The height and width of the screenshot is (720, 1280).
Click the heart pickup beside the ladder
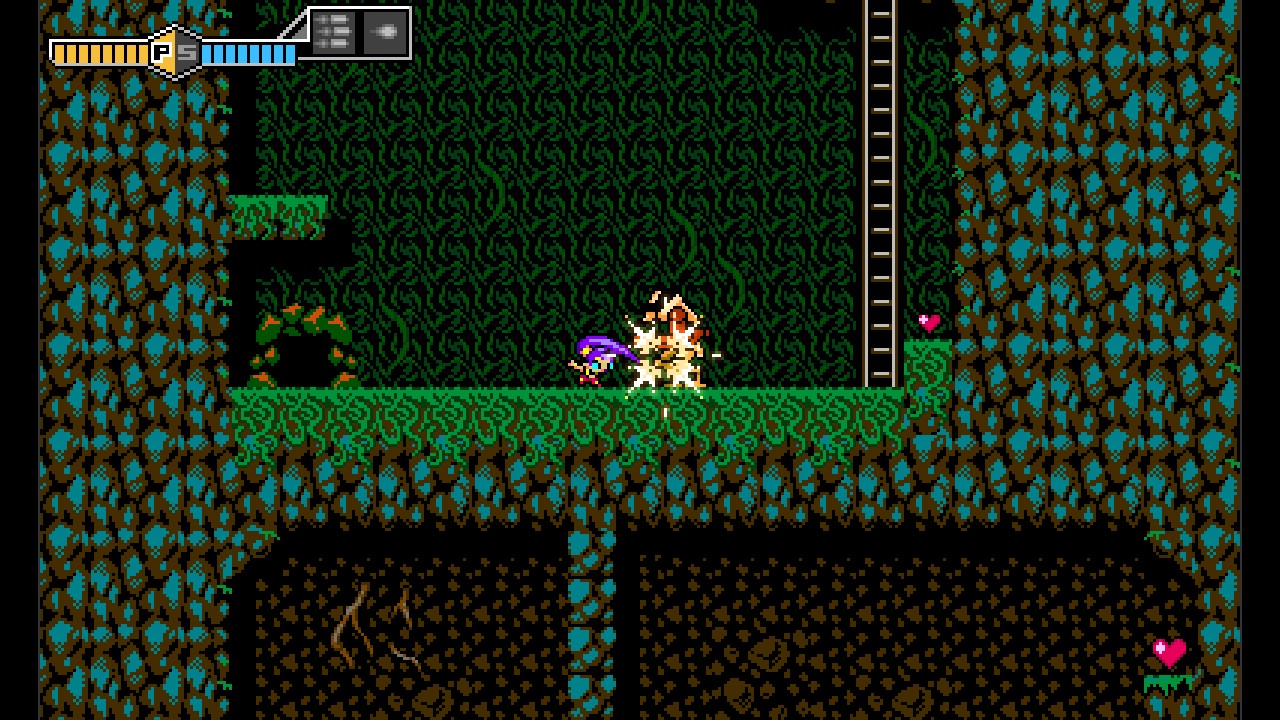coord(928,322)
